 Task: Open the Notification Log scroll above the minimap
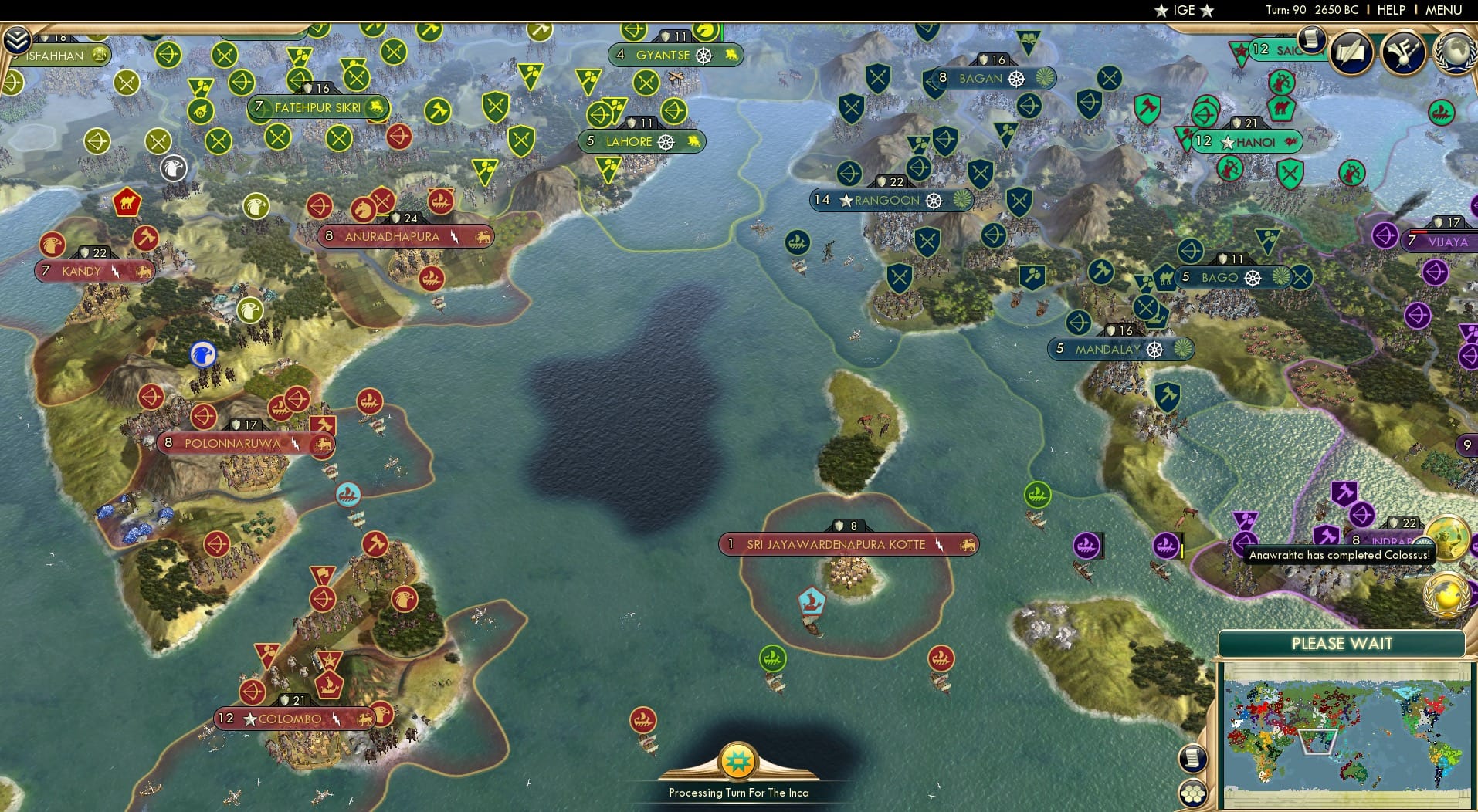pos(1192,759)
